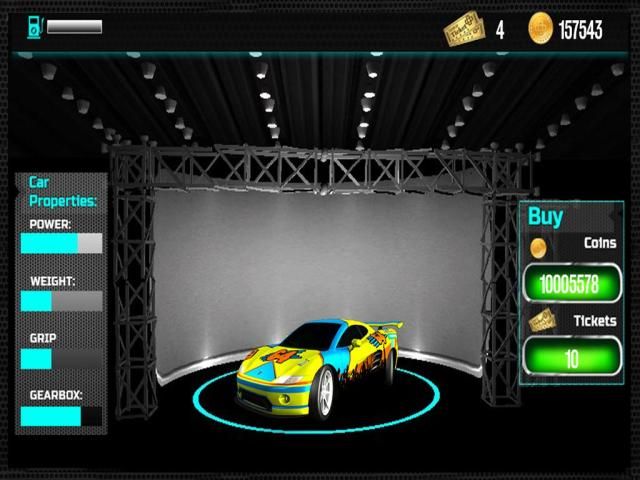Tap the fuel pump icon
This screenshot has height=480, width=640.
[x=32, y=27]
